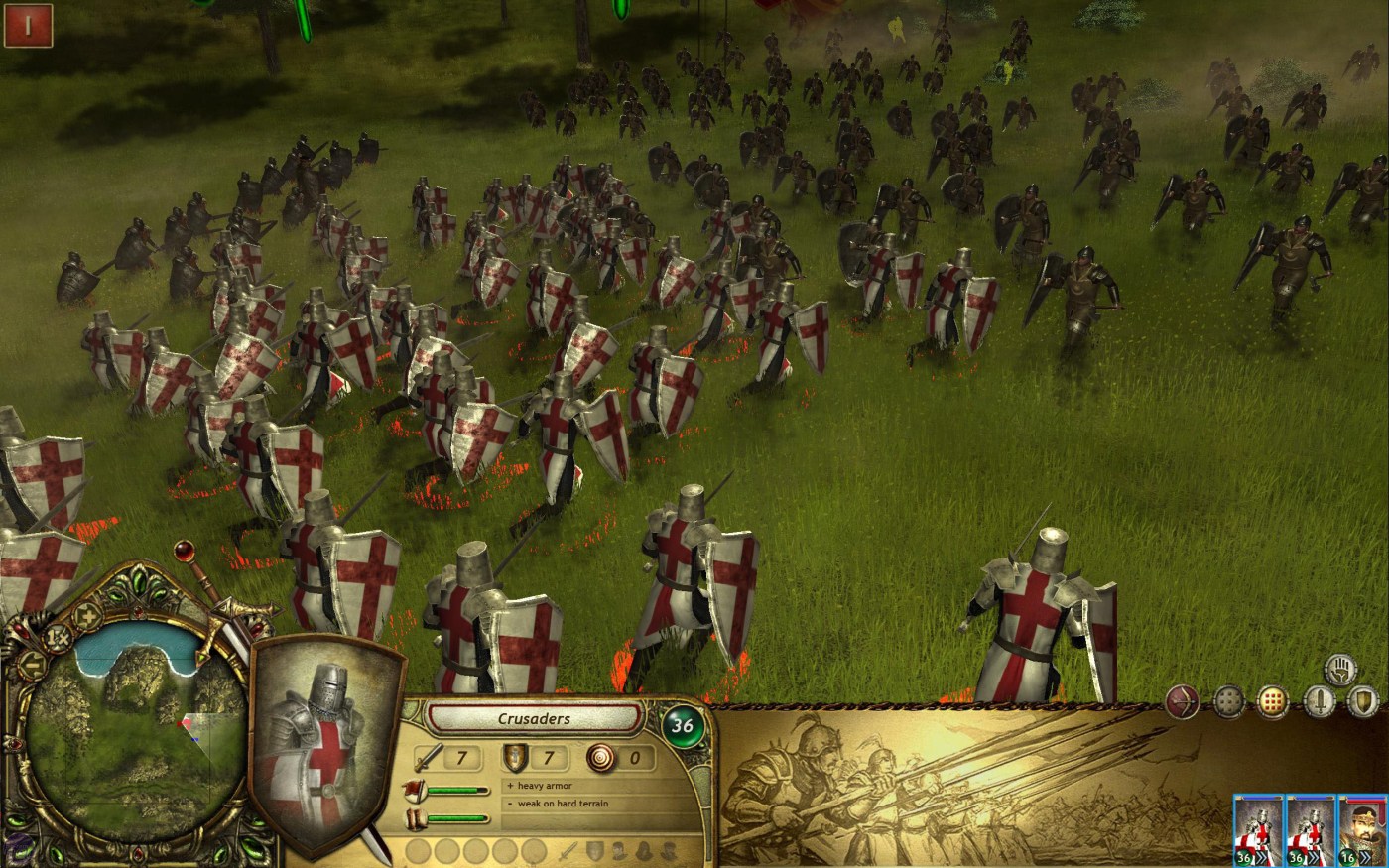Expand the hero unit card chevrons
The width and height of the screenshot is (1389, 868).
pos(1364,856)
